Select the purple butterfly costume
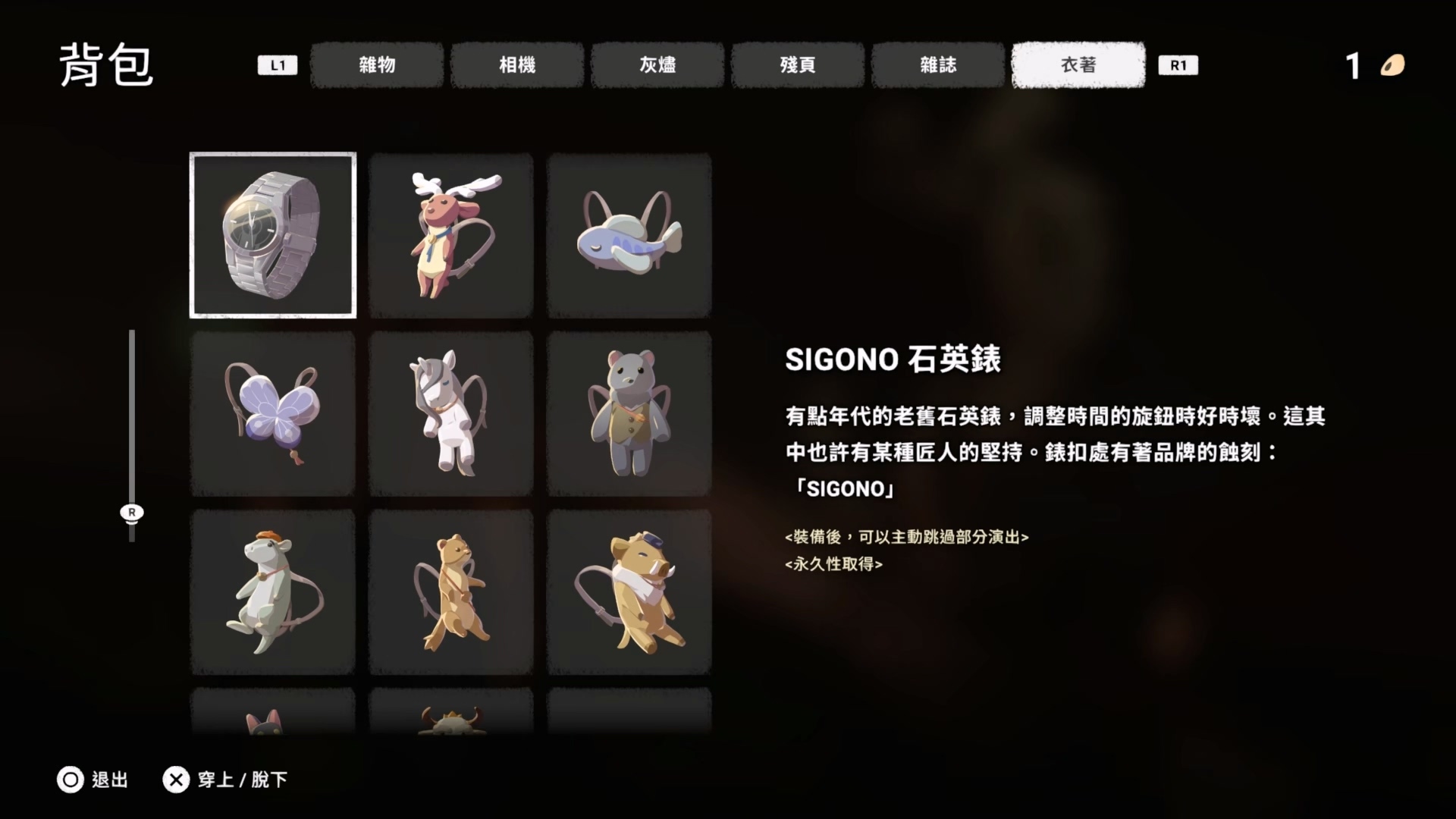 point(273,413)
